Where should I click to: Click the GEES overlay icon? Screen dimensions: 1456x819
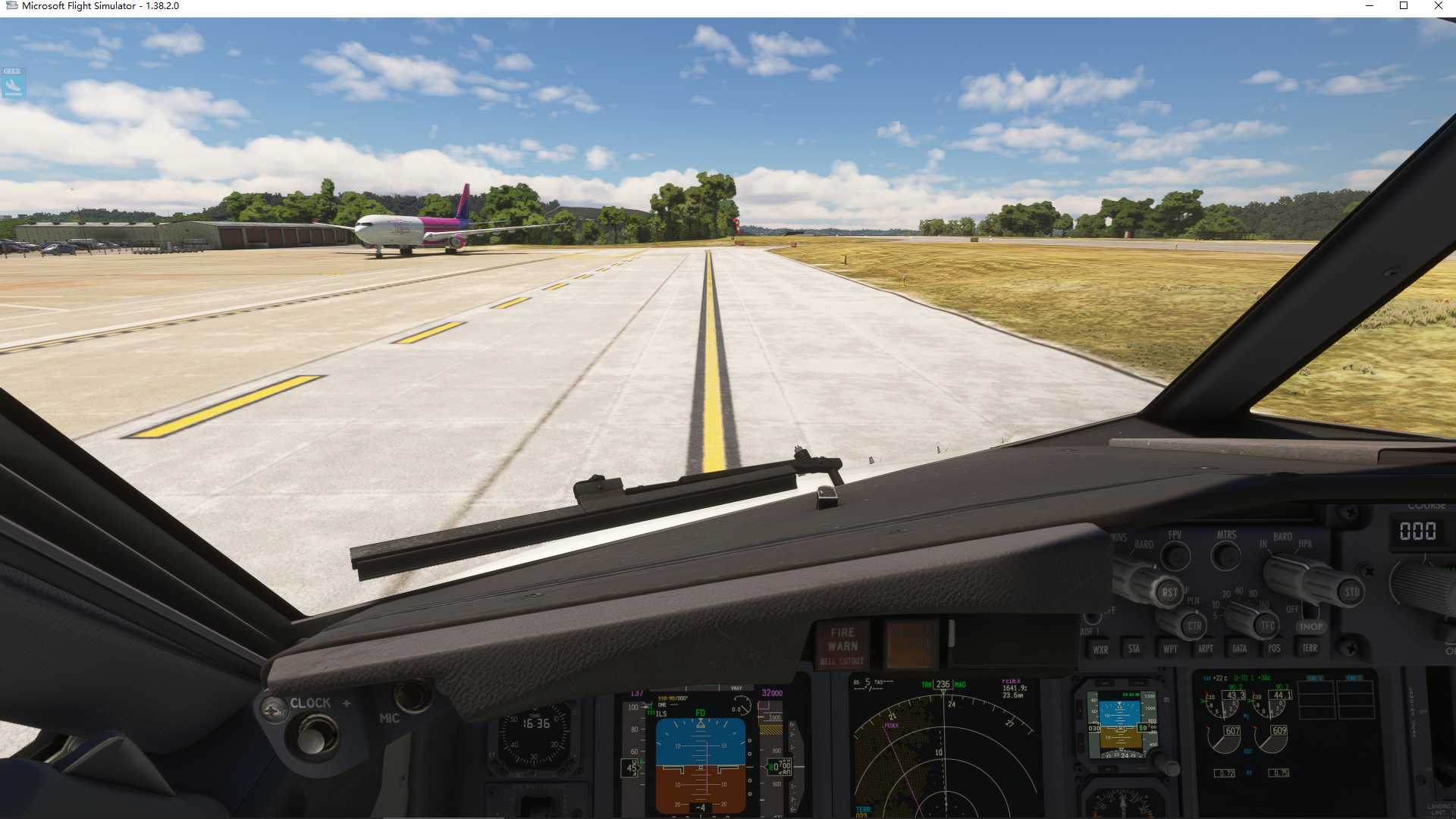pos(13,83)
